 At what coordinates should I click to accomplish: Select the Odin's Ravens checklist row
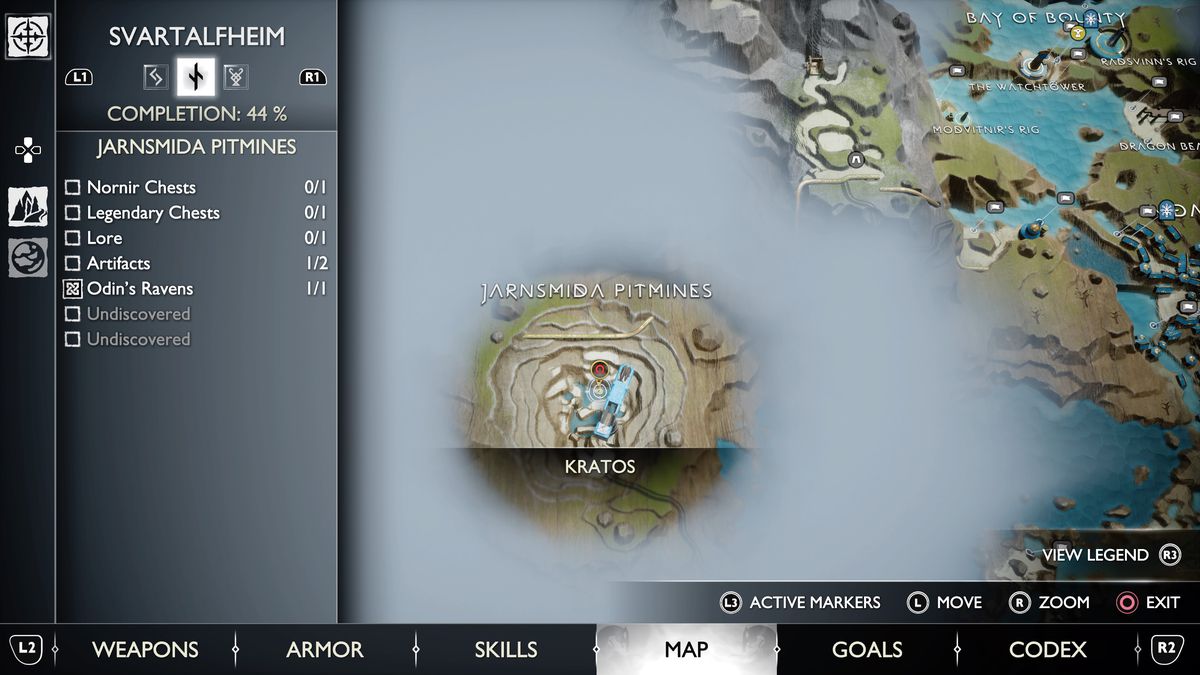195,289
